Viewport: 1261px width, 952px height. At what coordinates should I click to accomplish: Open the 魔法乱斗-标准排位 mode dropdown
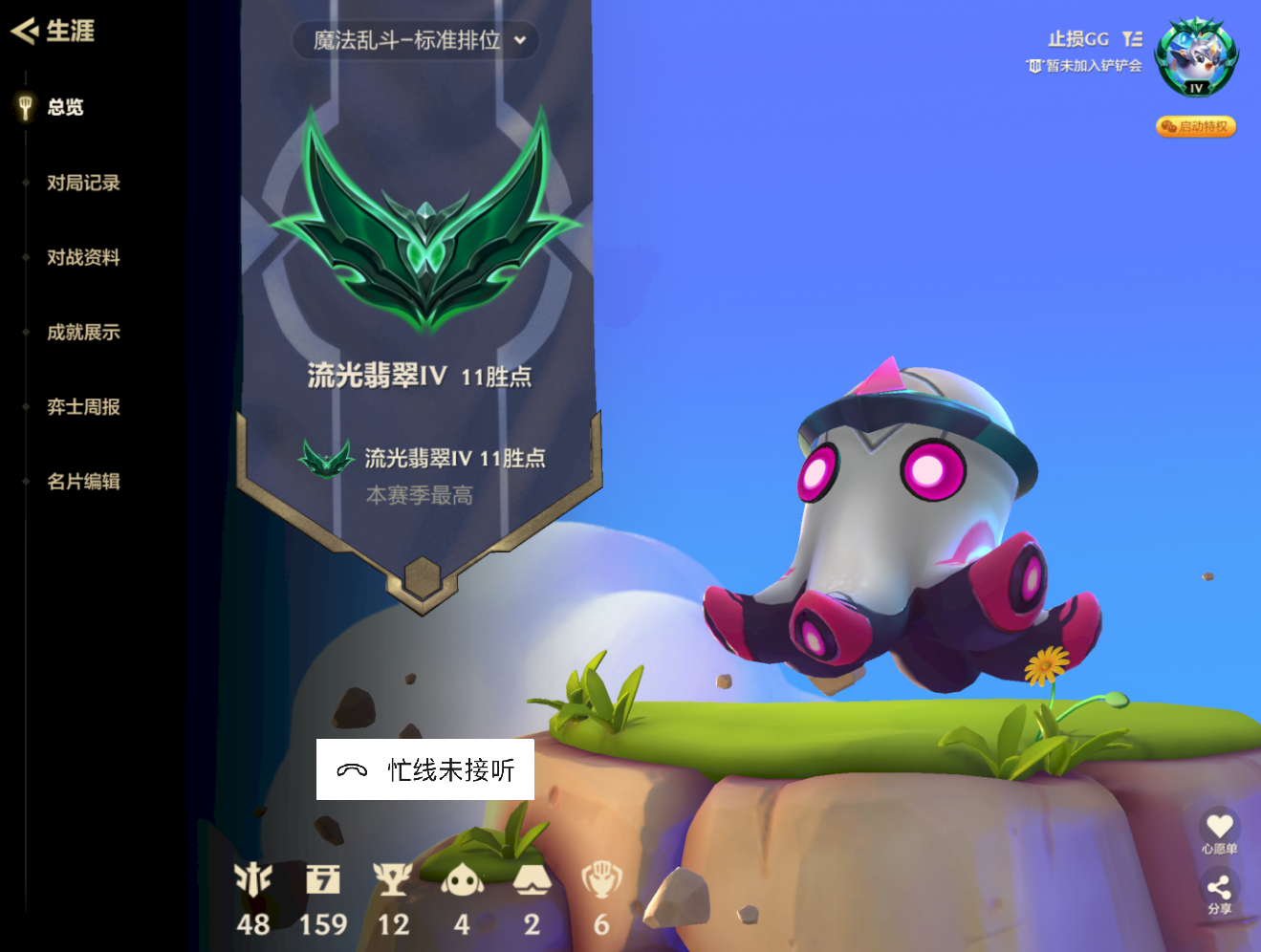point(416,41)
